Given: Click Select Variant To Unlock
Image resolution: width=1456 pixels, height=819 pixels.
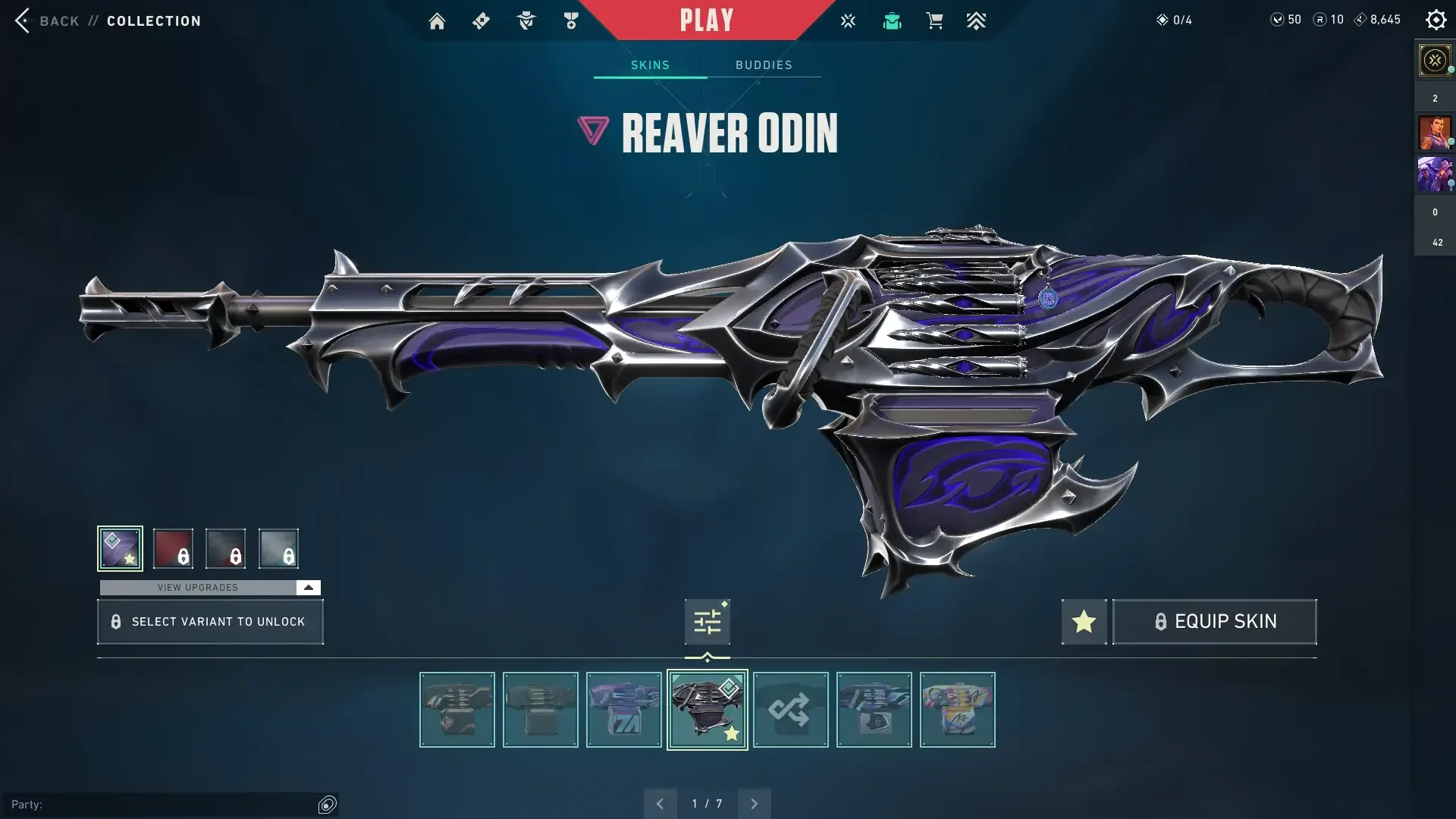Looking at the screenshot, I should [x=210, y=621].
